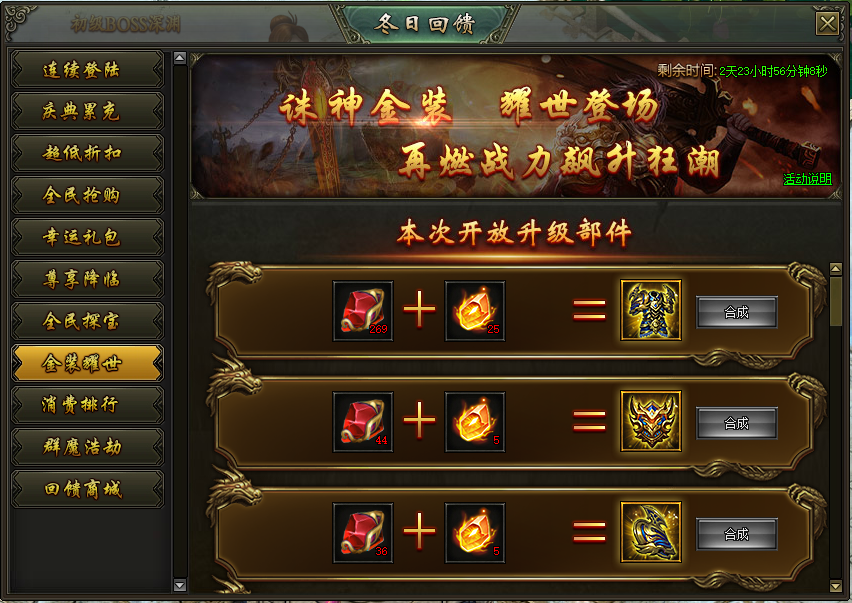The height and width of the screenshot is (603, 852).
Task: Open the 庆典累充 tab
Action: click(x=87, y=112)
